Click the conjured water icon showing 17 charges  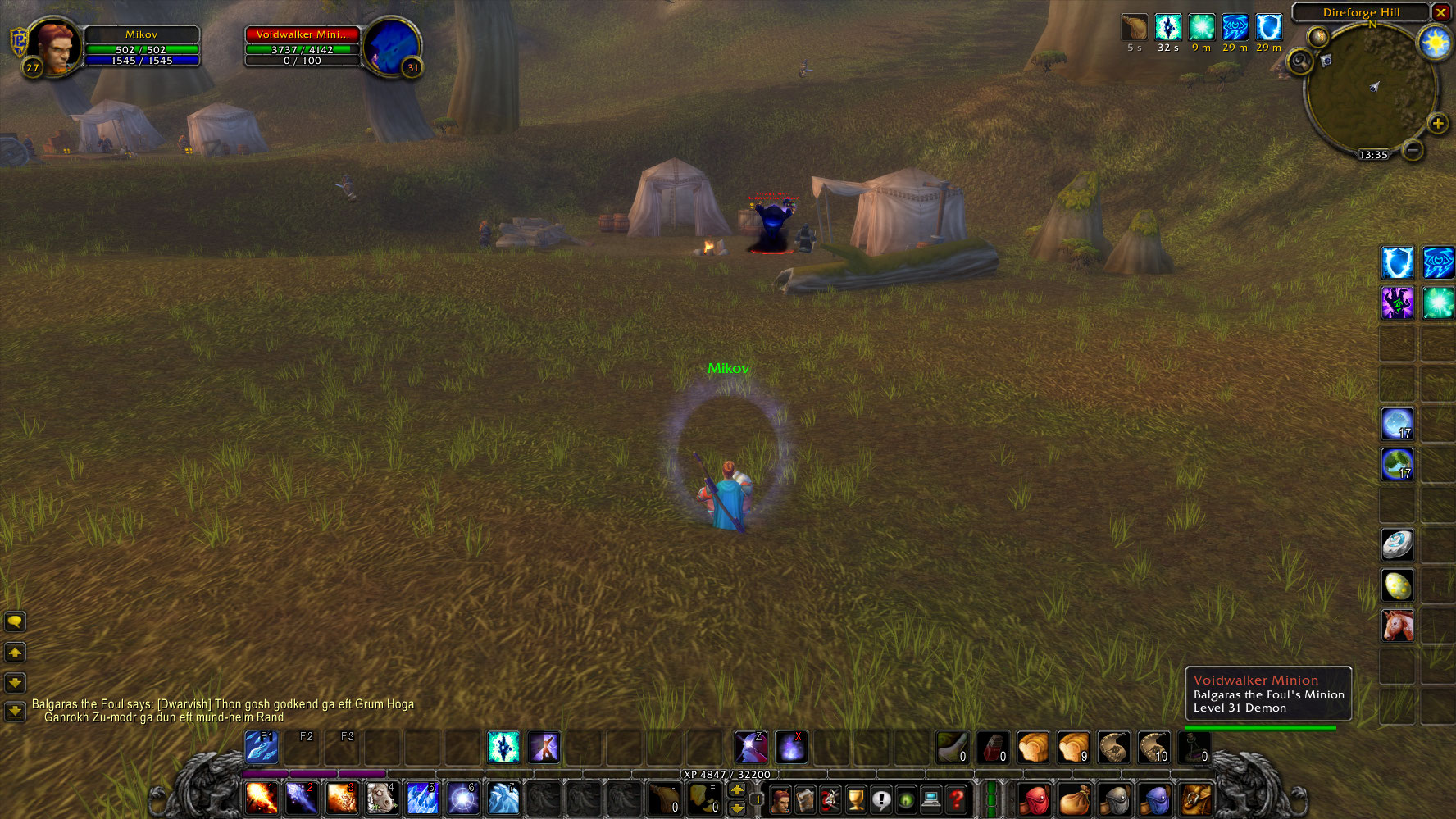1398,424
